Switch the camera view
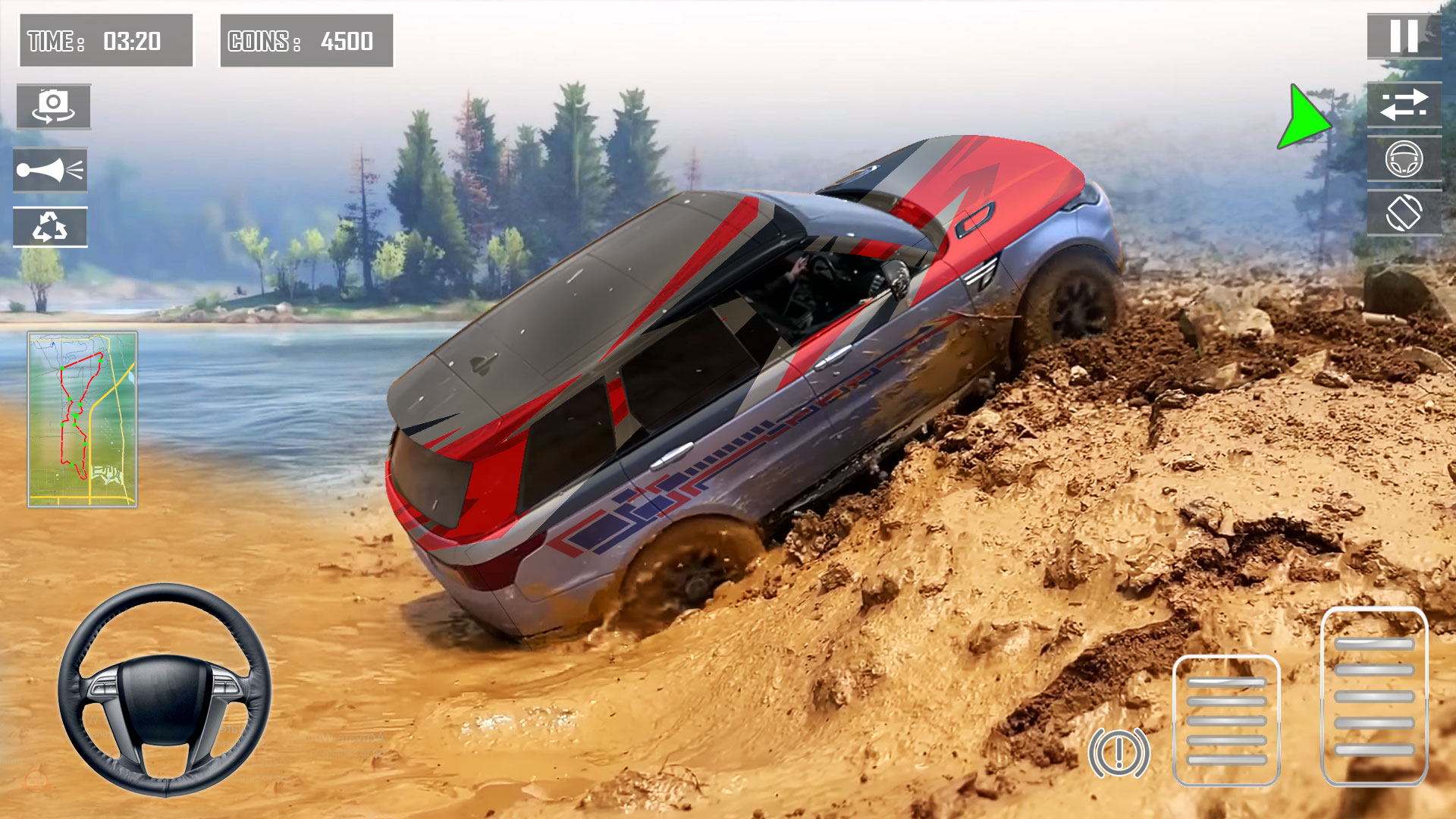The image size is (1456, 819). (53, 106)
